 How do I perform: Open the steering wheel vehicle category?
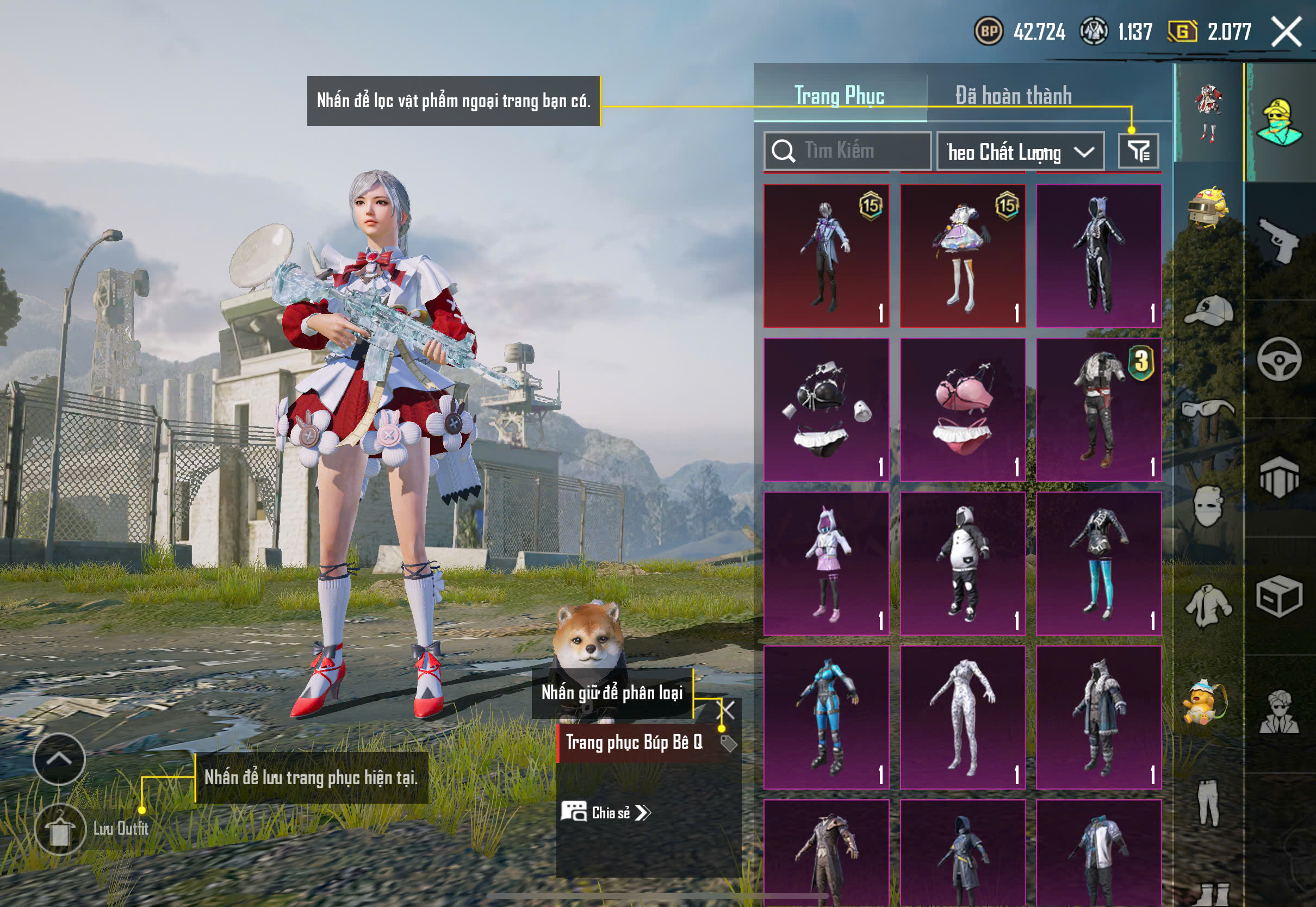pos(1278,359)
